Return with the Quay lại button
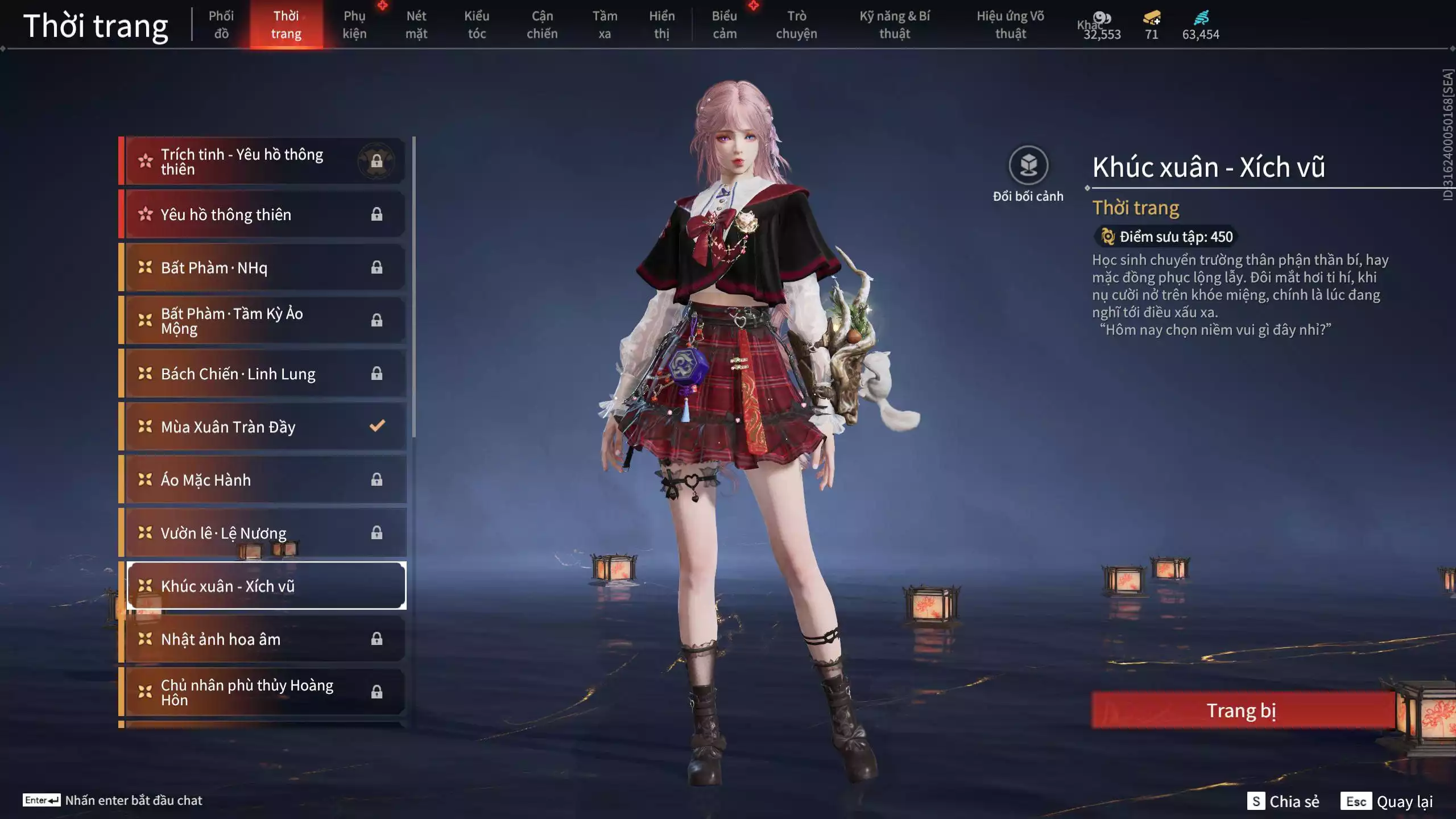This screenshot has height=819, width=1456. click(x=1388, y=801)
